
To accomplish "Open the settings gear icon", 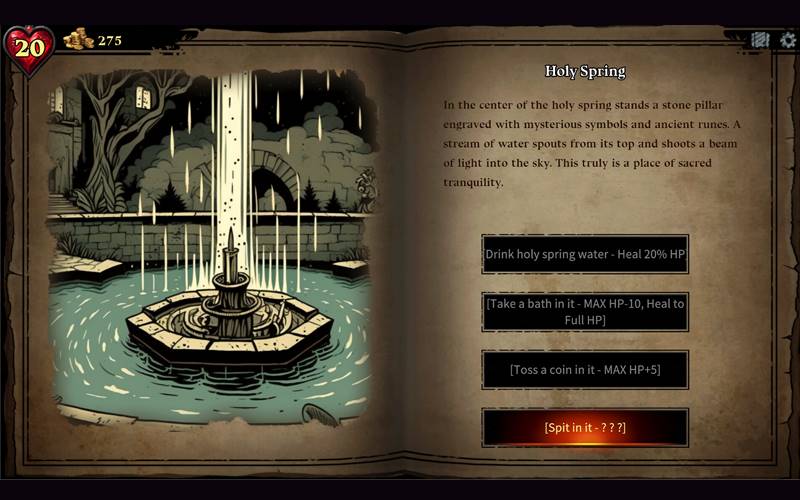I will coord(787,40).
